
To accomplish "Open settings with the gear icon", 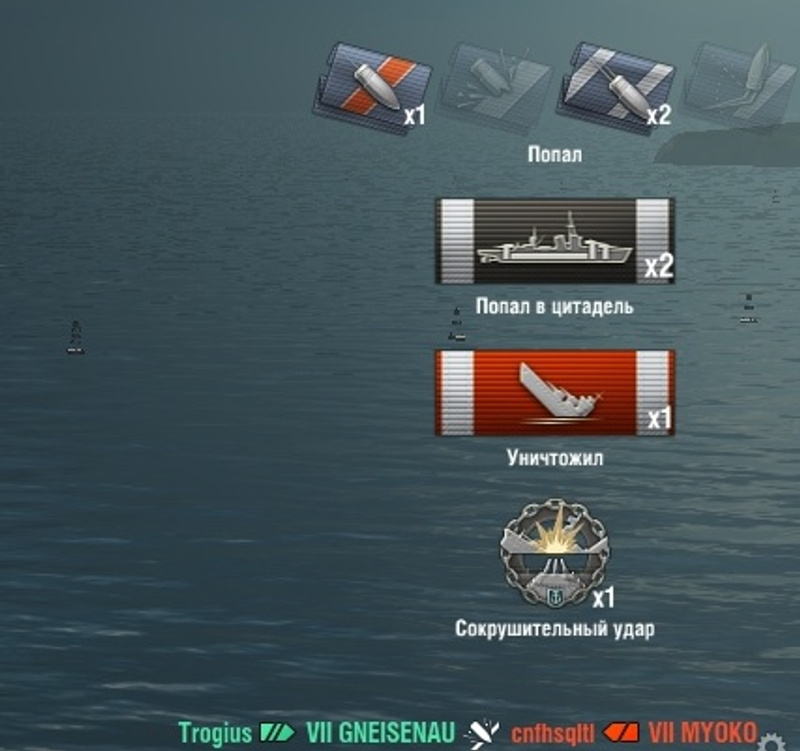I will 770,743.
